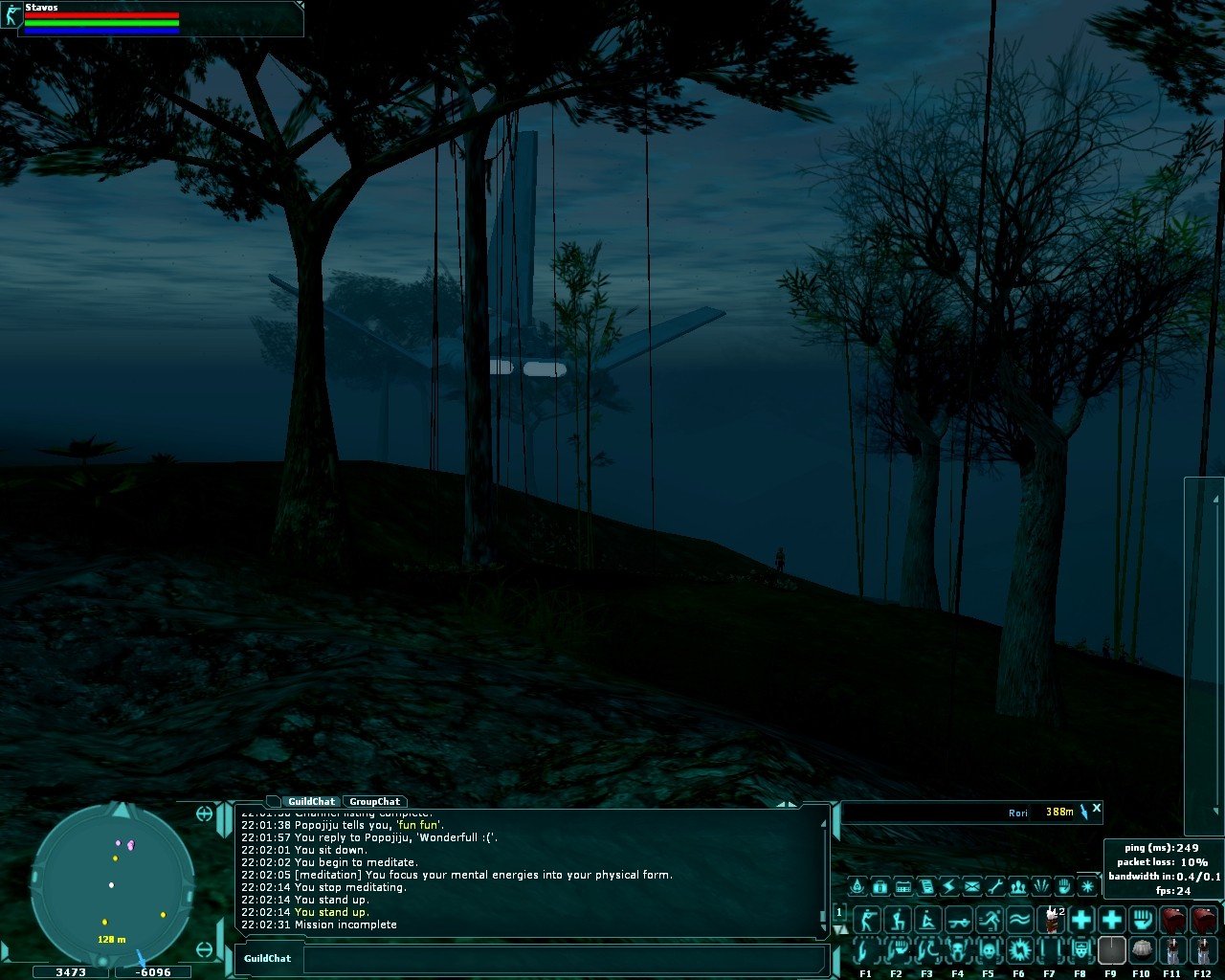Click the chat text input field
This screenshot has height=980, width=1225.
click(x=565, y=959)
